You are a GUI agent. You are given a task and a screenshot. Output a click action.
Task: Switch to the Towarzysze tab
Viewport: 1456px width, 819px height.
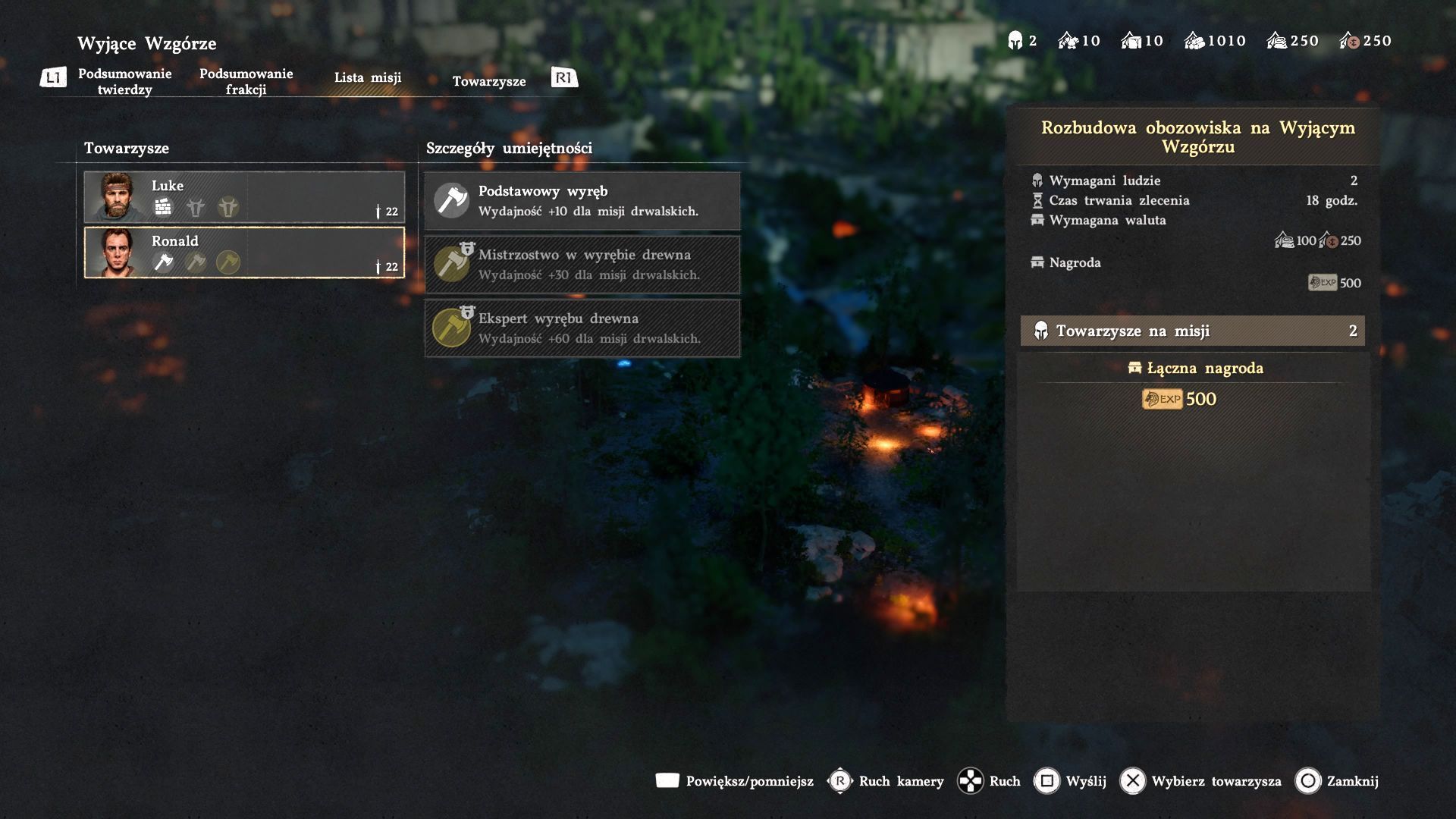pos(489,81)
